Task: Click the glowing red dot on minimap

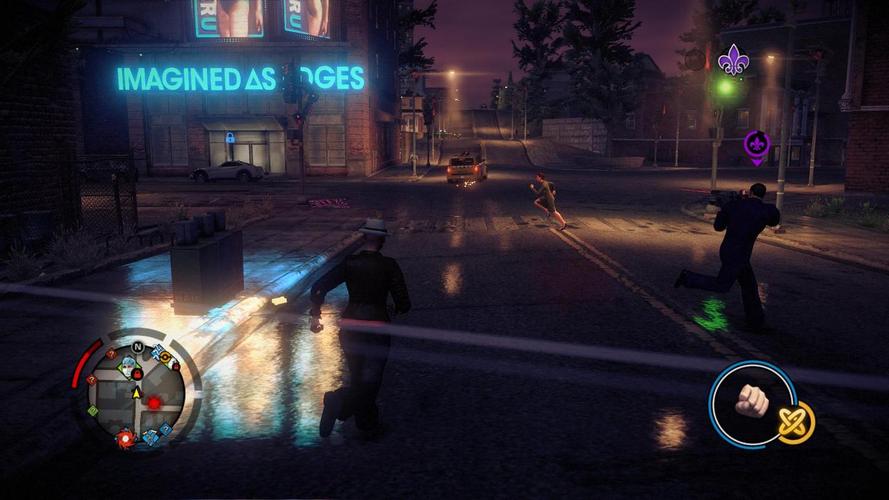Action: coord(153,402)
